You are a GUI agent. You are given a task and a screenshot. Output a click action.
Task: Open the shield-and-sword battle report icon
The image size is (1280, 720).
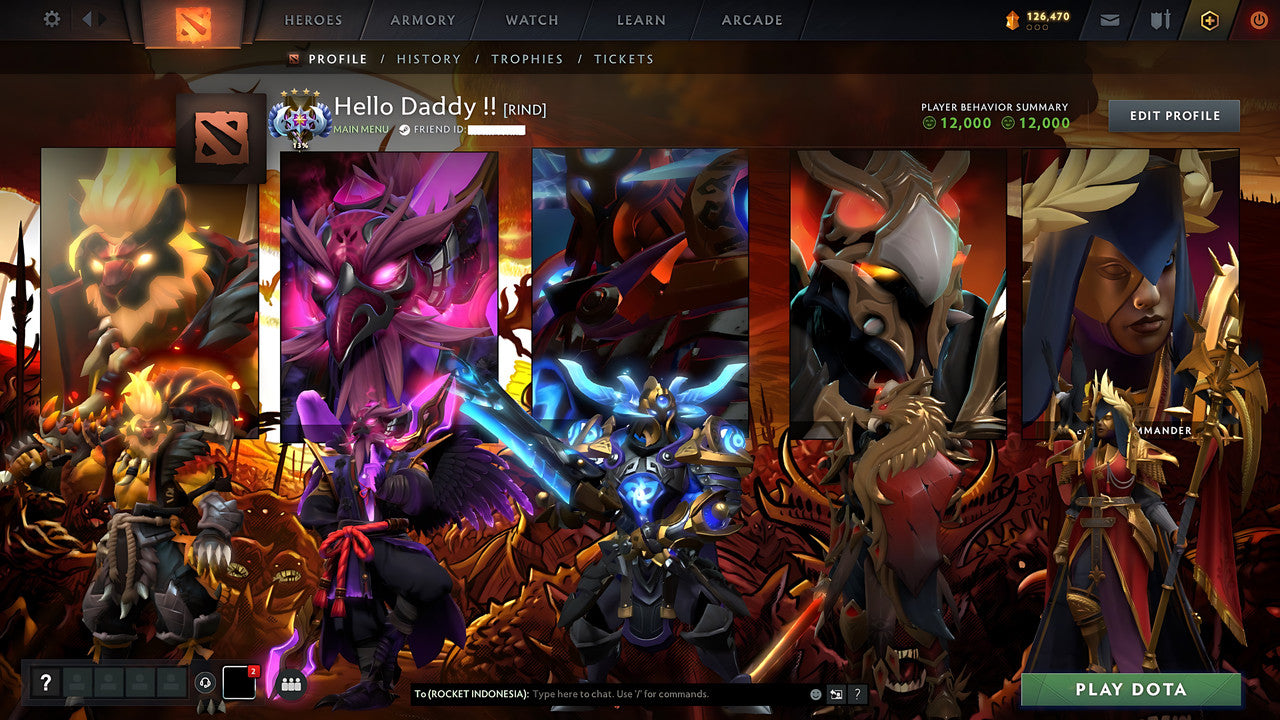(x=1159, y=19)
